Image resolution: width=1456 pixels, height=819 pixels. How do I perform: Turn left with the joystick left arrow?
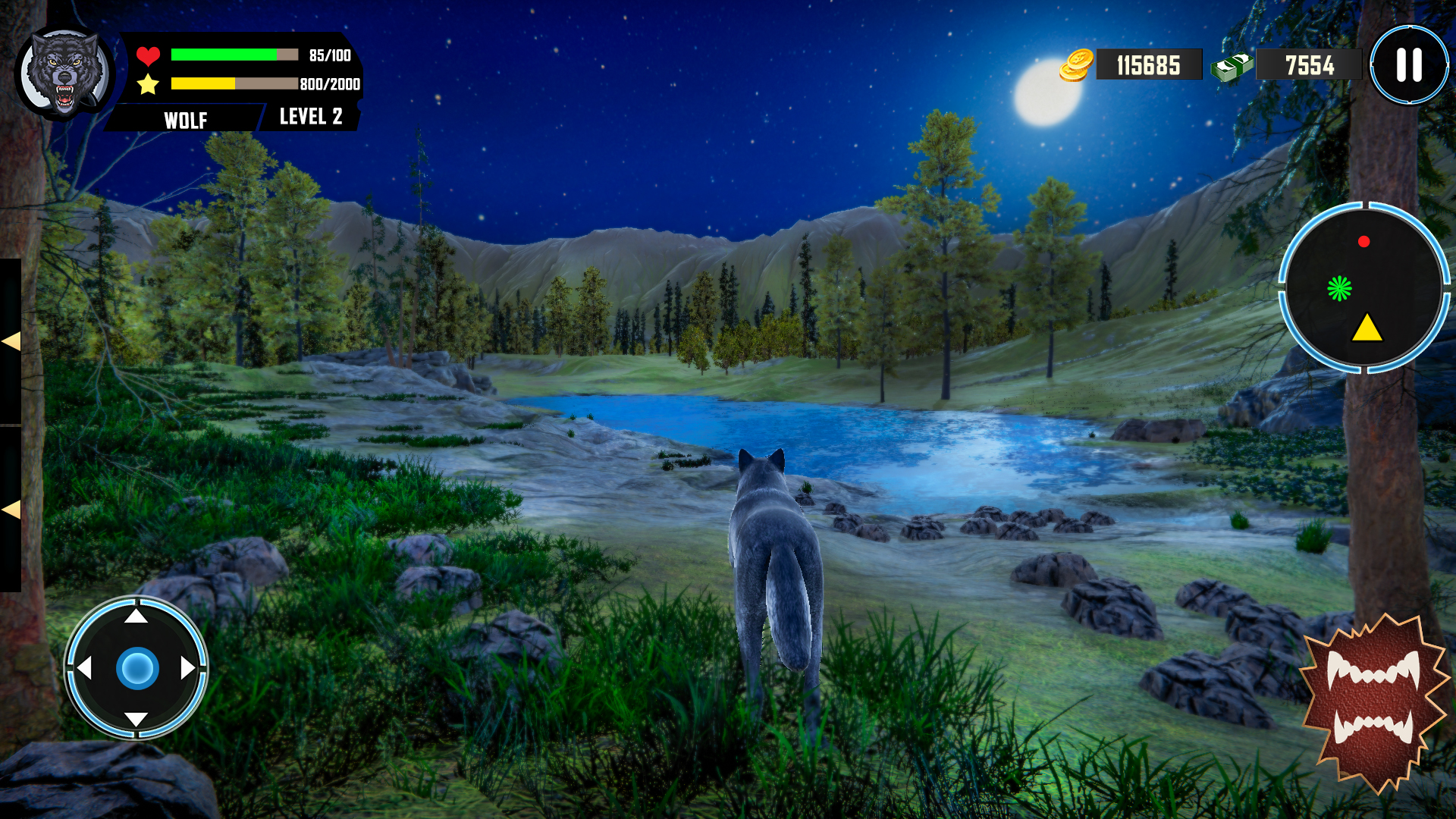point(84,668)
